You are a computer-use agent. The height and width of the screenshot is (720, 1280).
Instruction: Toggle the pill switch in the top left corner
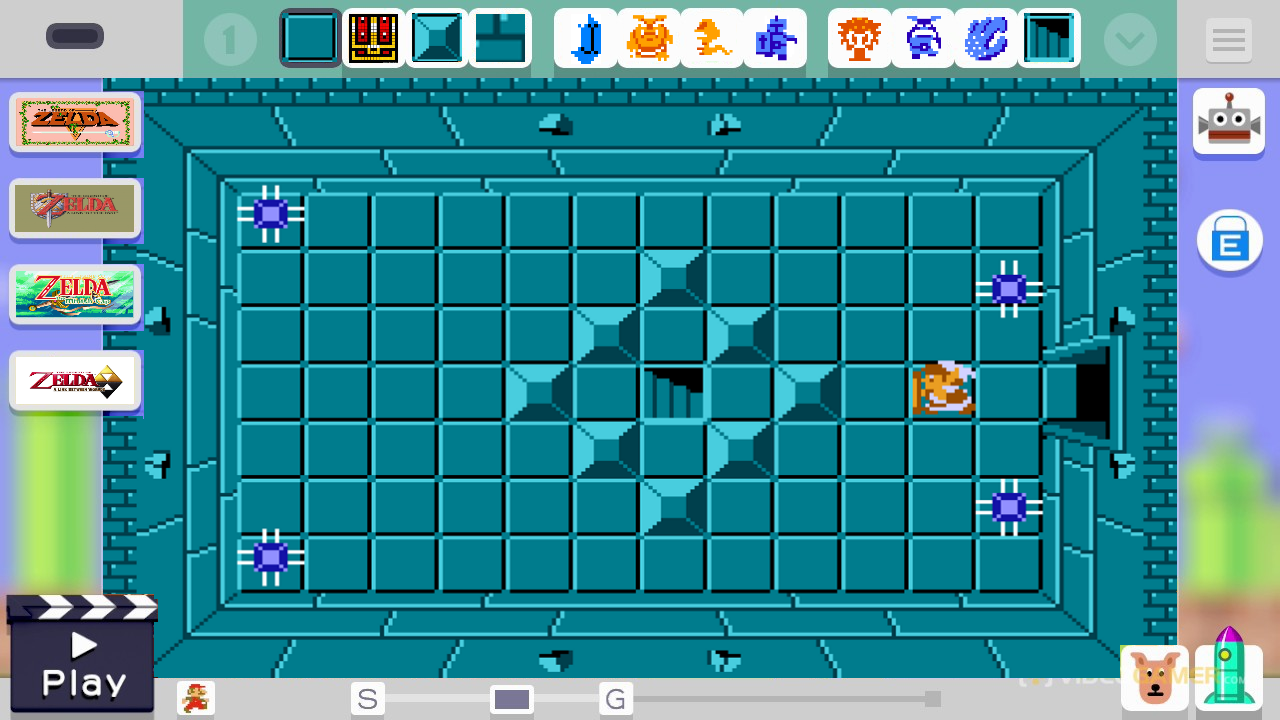[75, 35]
